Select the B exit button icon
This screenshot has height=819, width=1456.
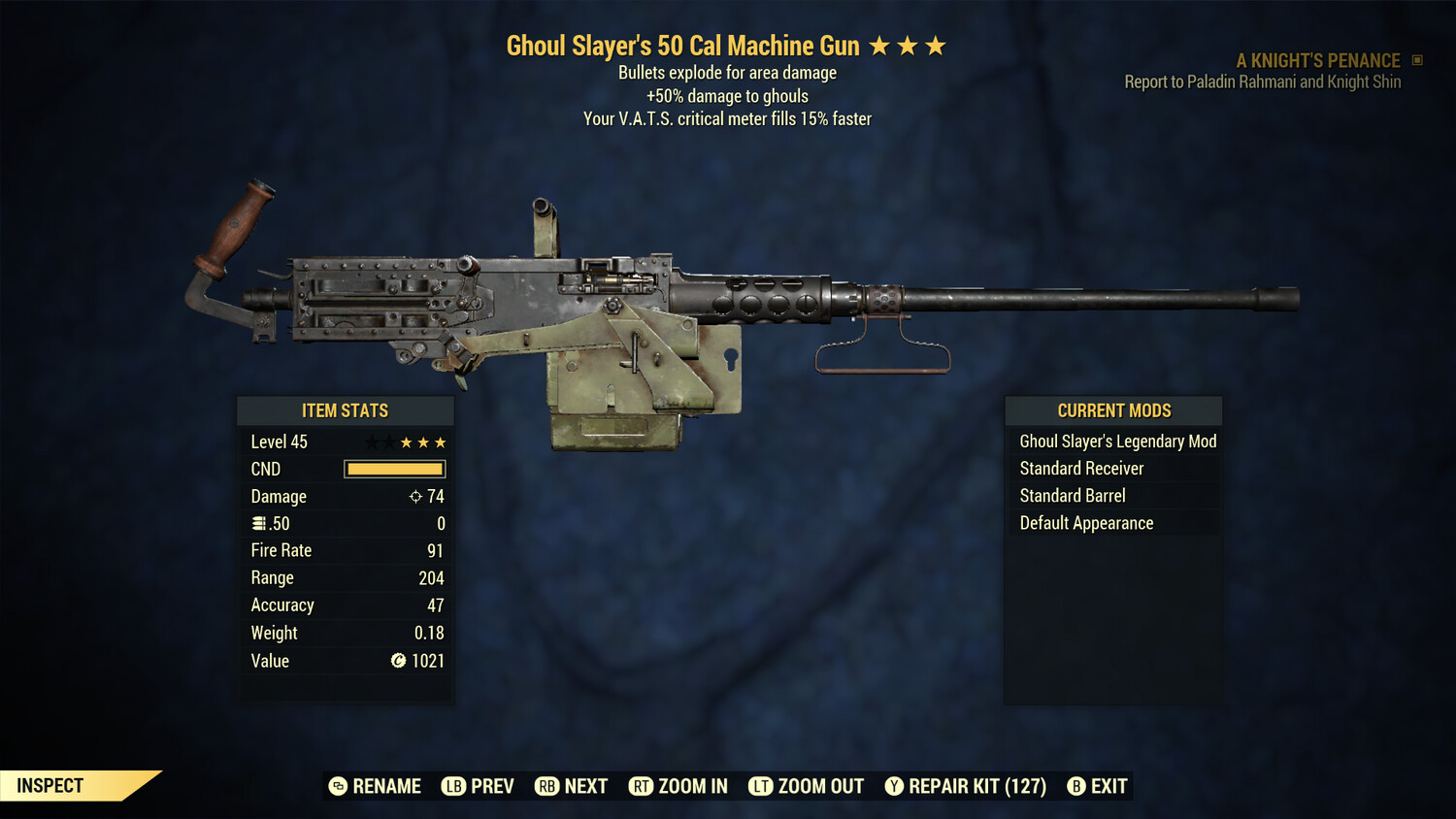[1075, 786]
